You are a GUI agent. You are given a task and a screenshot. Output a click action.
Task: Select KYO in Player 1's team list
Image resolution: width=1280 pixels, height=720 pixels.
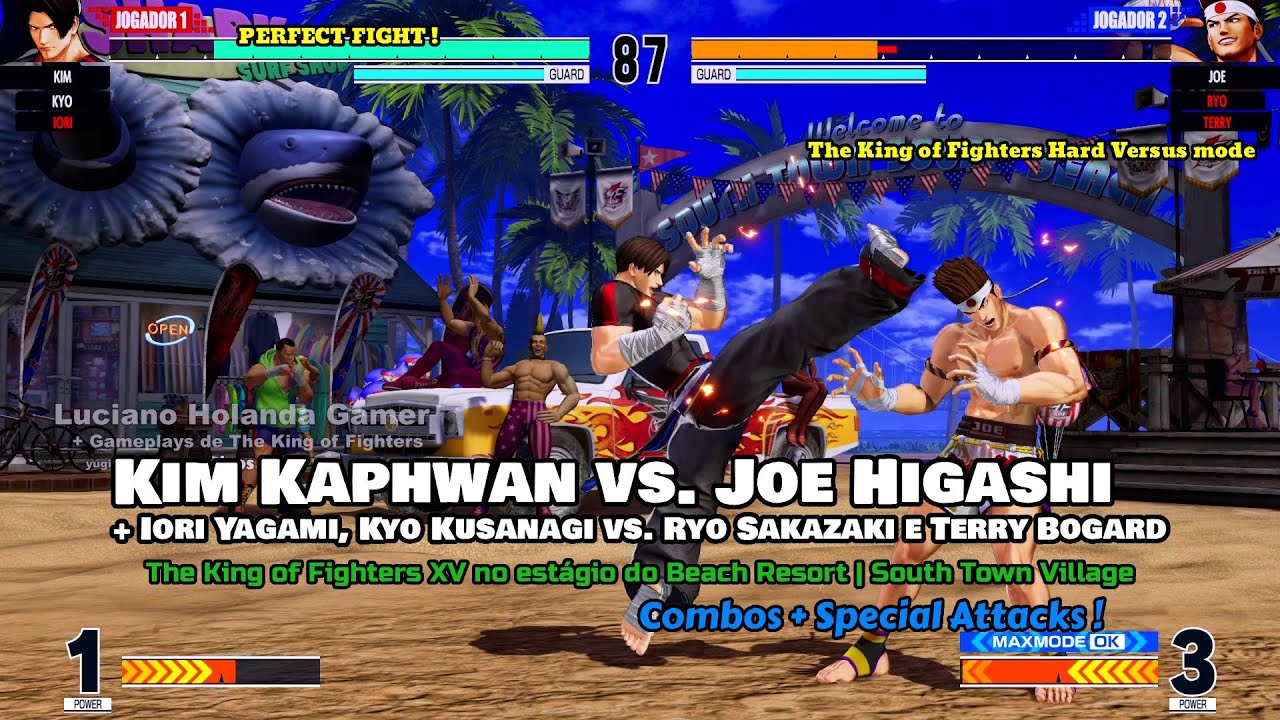tap(61, 101)
